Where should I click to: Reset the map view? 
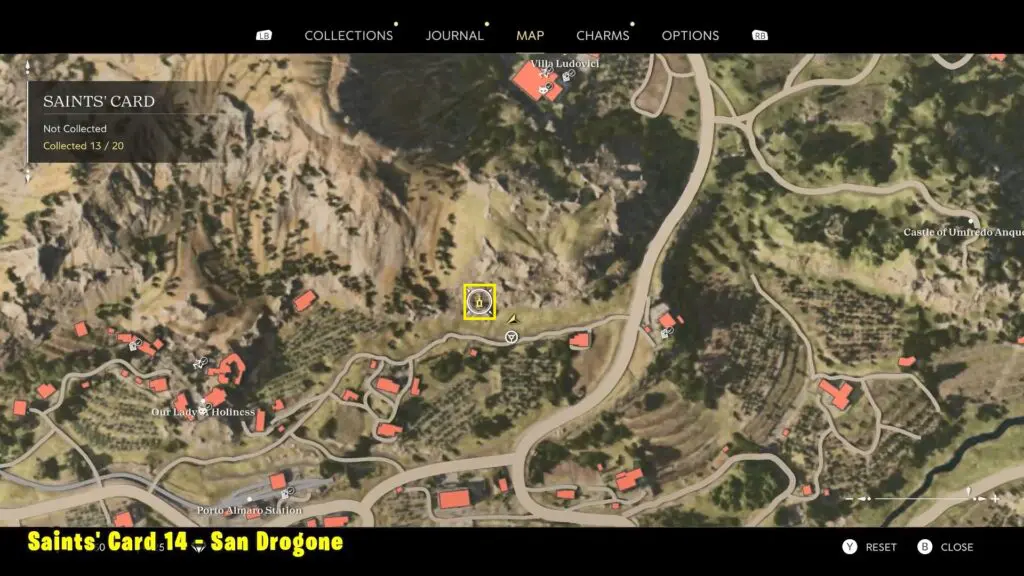coord(869,547)
